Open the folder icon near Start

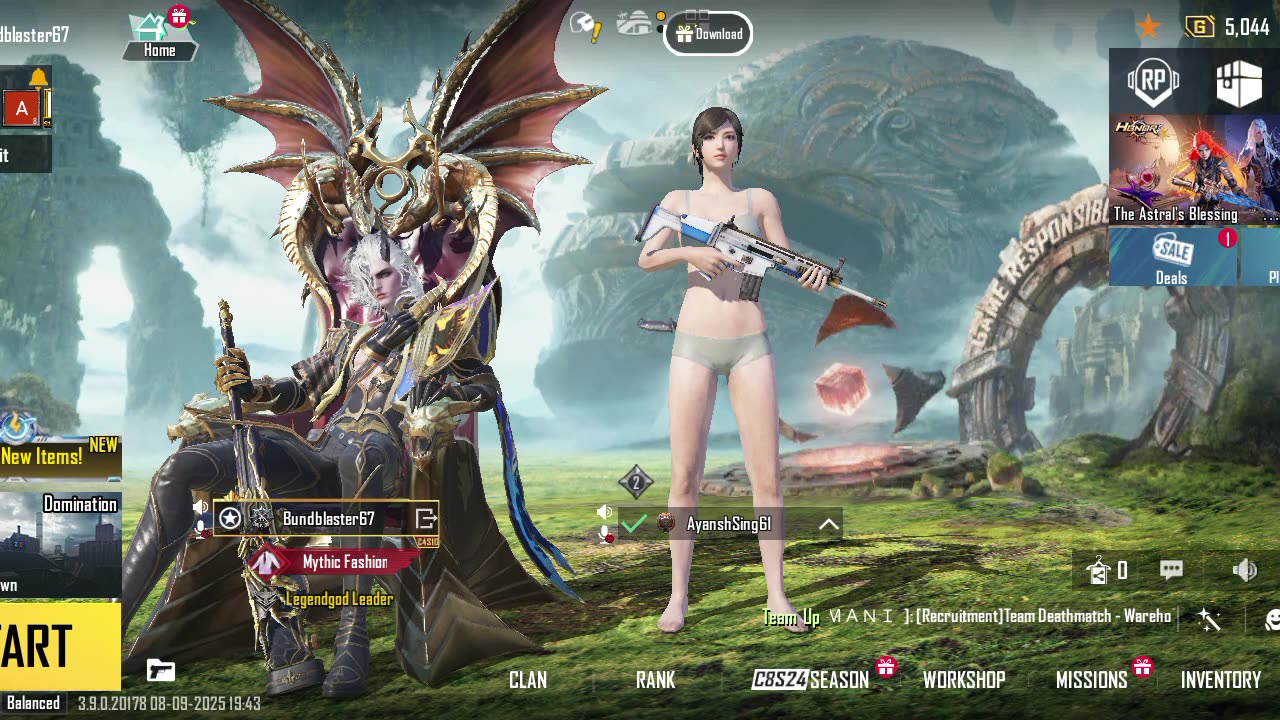(160, 670)
